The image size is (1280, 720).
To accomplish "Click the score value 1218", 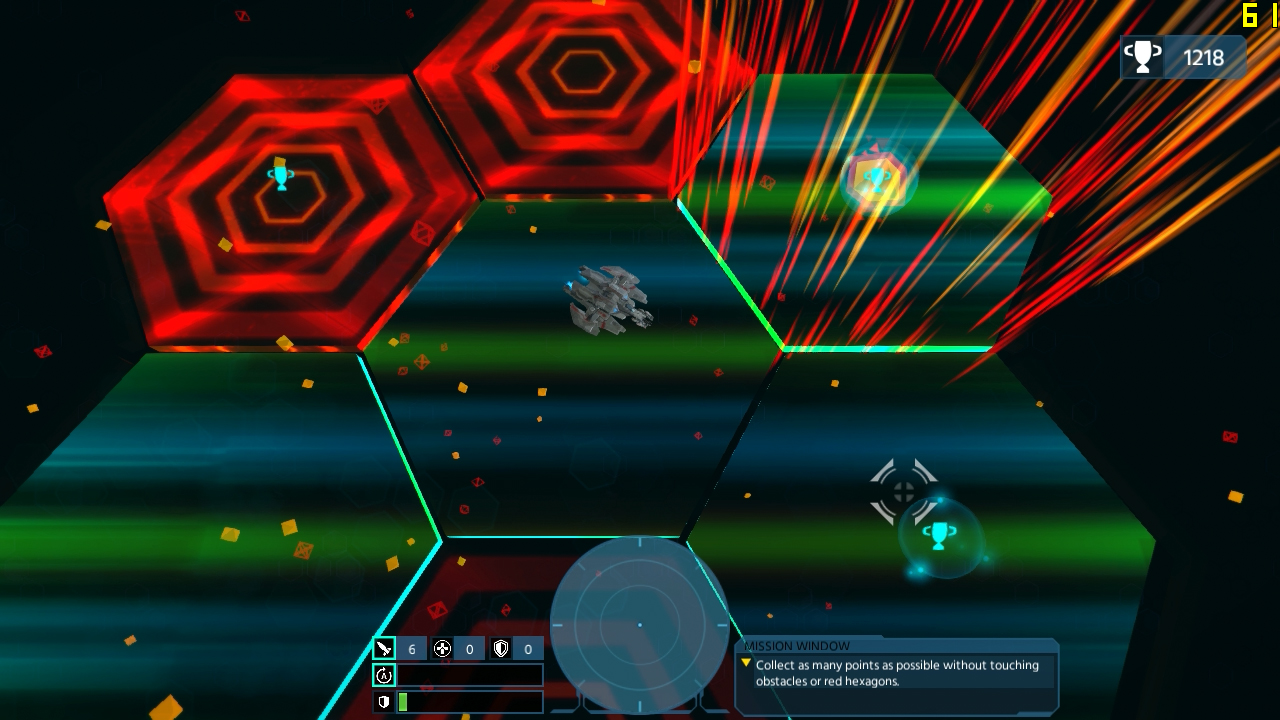I will (x=1204, y=57).
